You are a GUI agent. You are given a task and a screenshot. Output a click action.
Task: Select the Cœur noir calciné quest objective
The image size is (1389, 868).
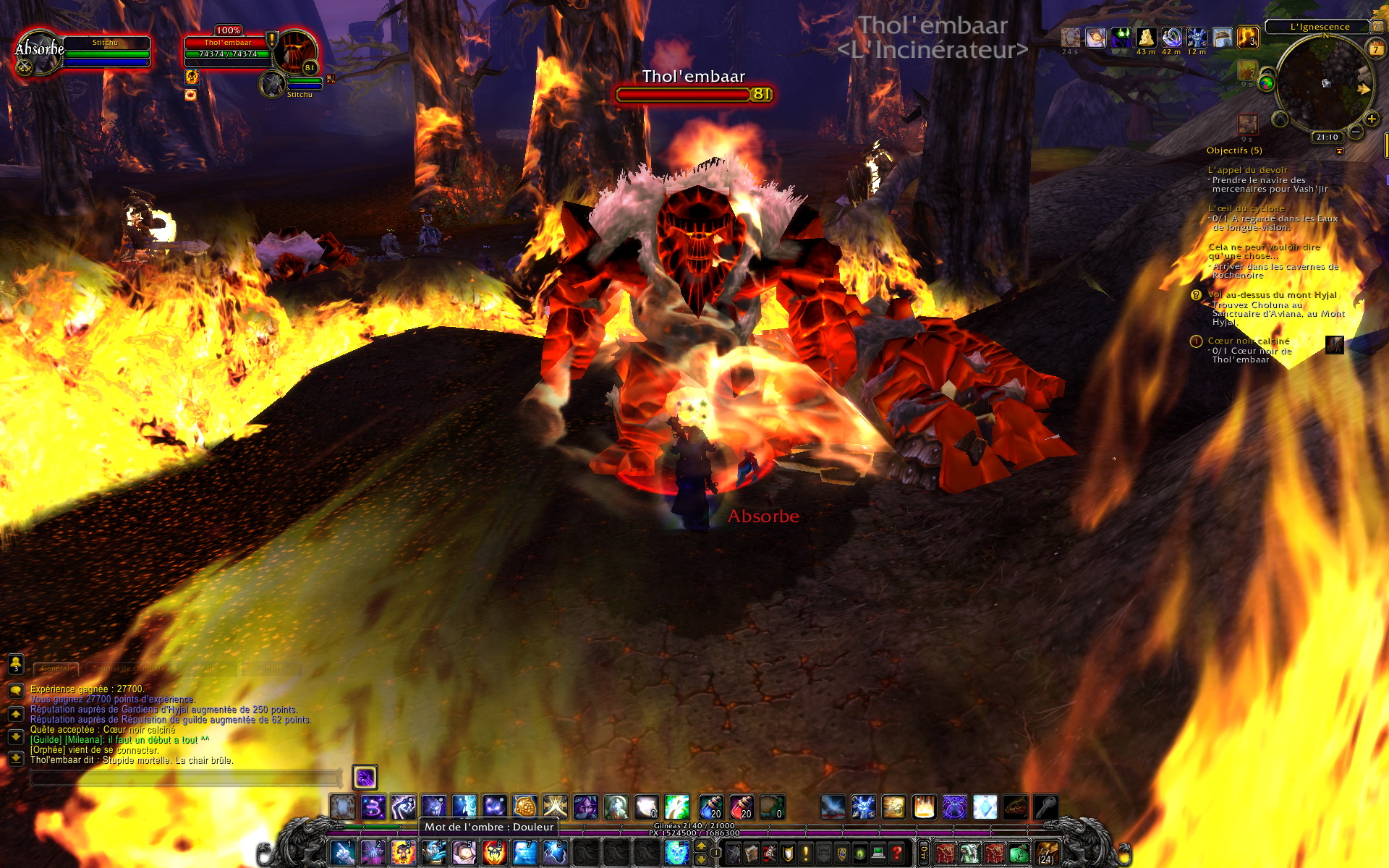[1249, 341]
